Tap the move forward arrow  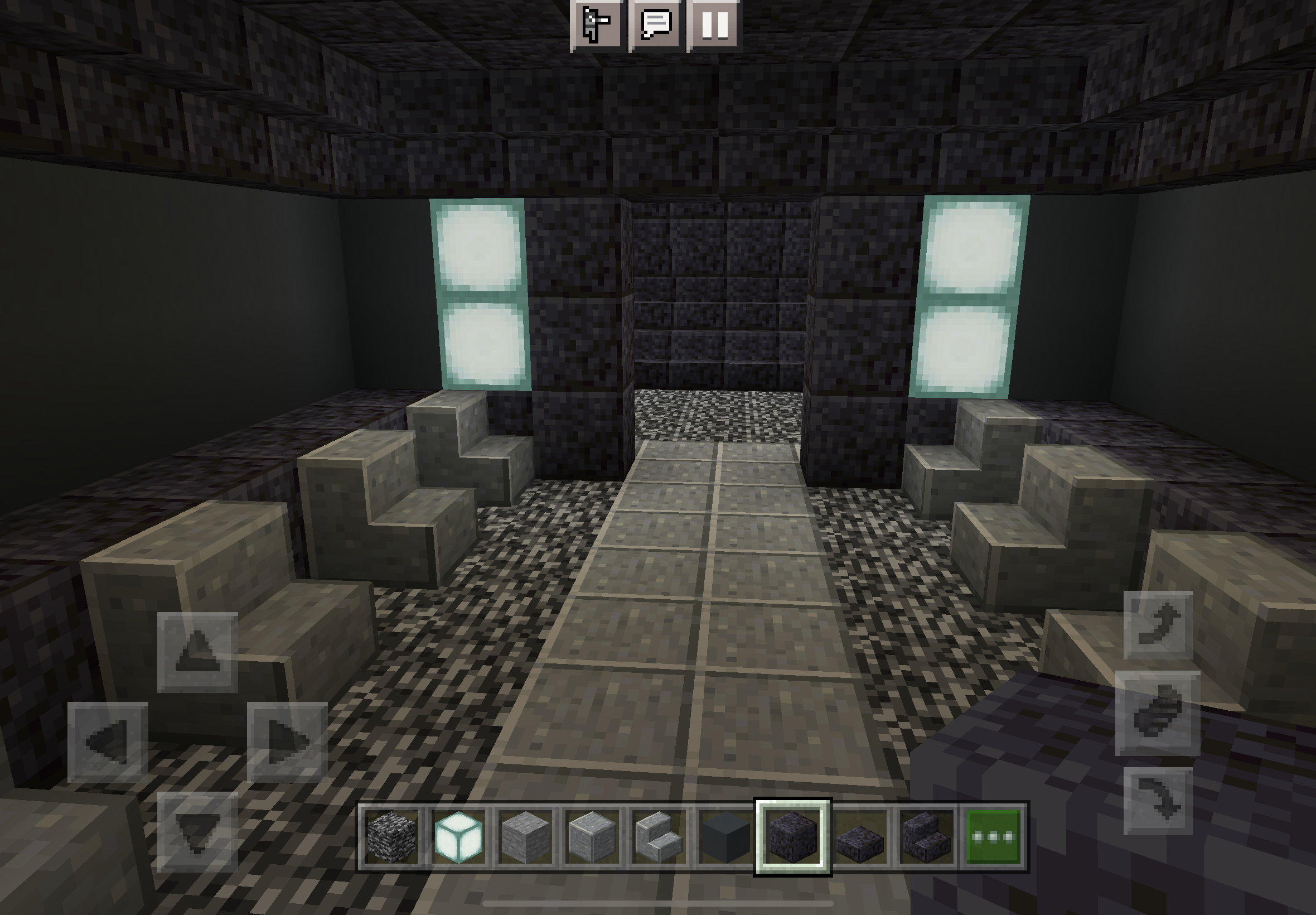point(197,652)
